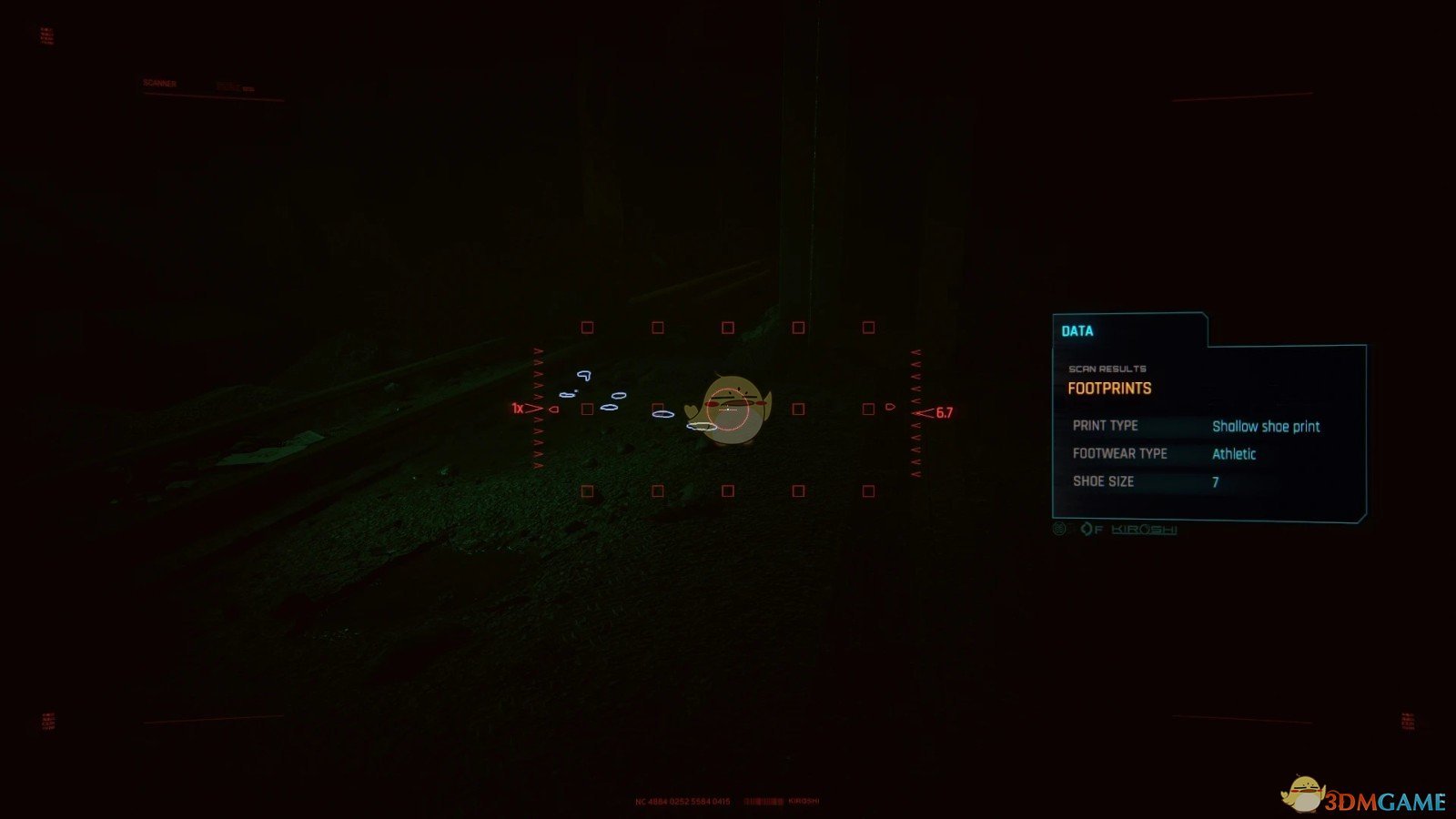
Task: Click the KIROSHI brand icon beside the Data panel
Action: point(1143,529)
